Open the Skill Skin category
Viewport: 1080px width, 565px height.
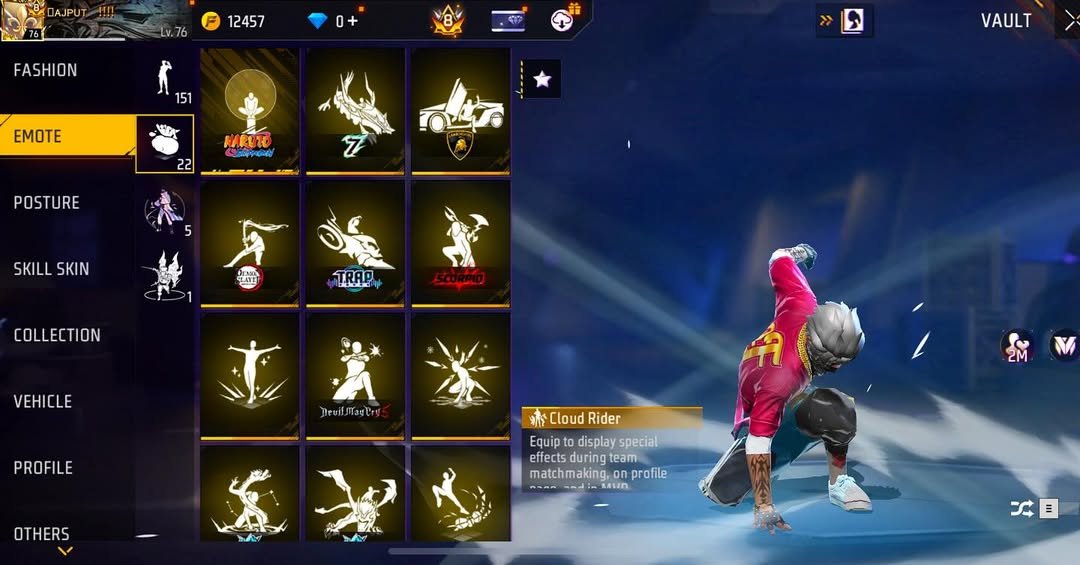coord(51,269)
